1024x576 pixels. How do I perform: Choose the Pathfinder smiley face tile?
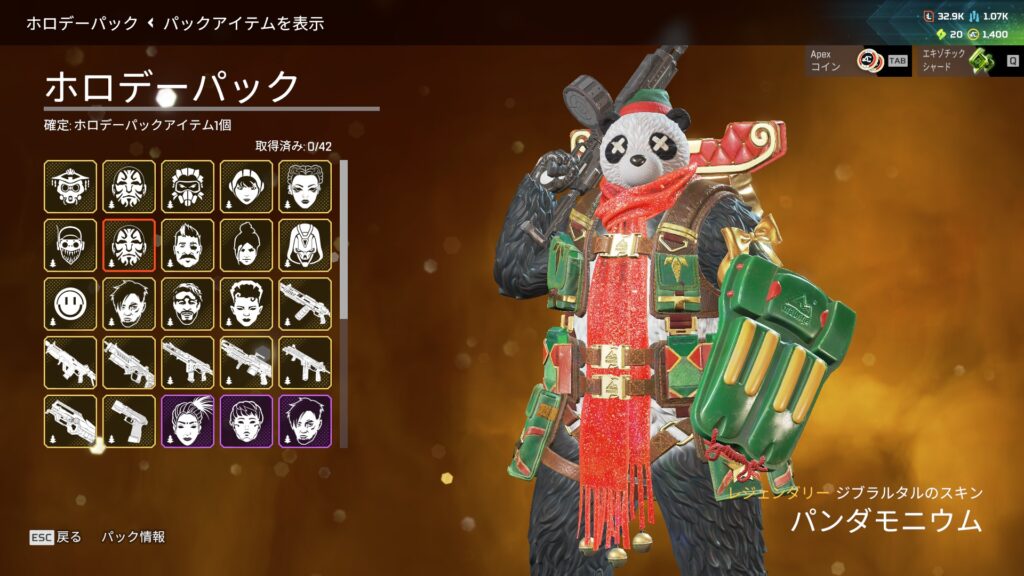(x=70, y=304)
